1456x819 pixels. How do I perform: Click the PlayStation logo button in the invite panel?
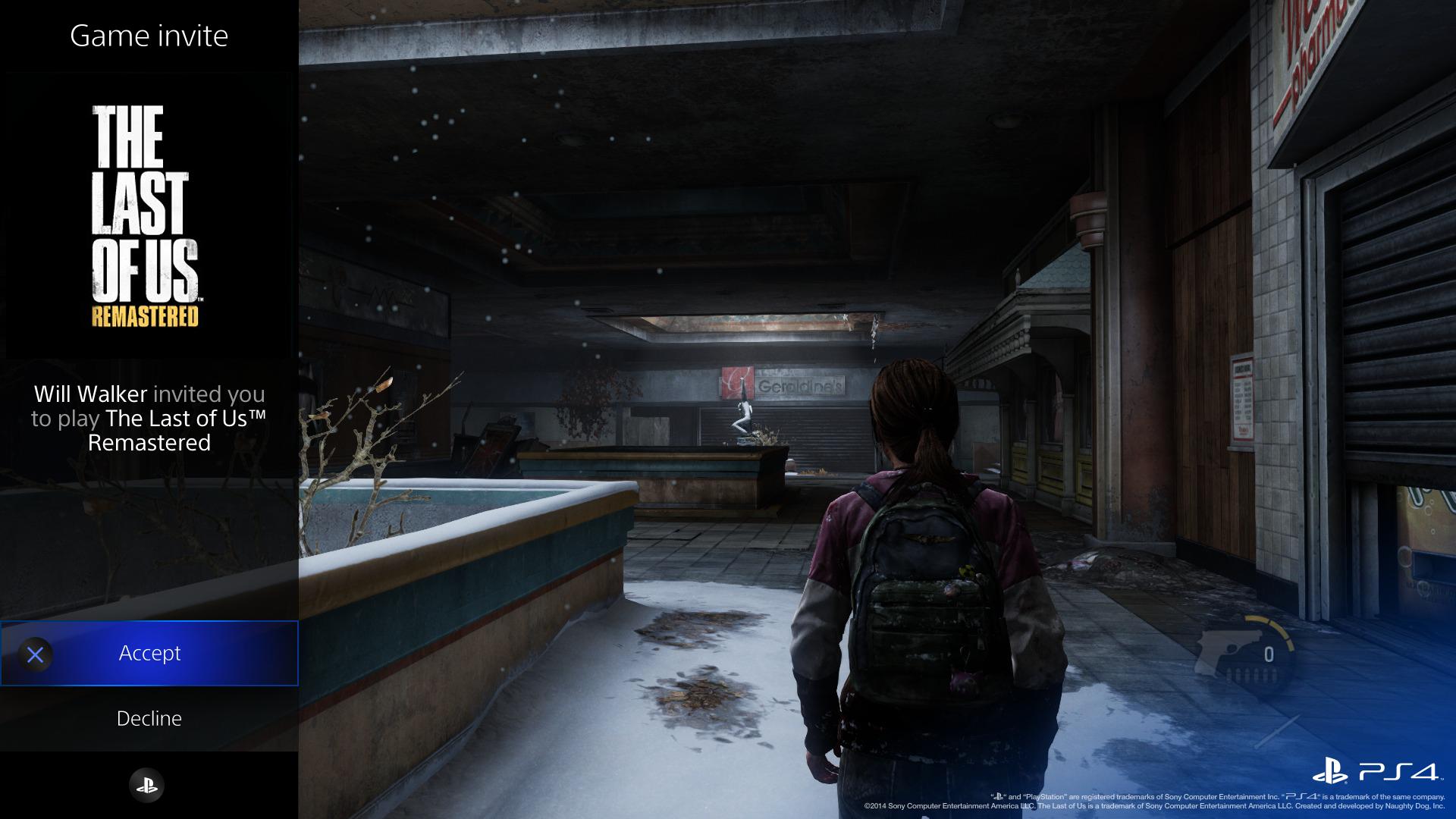click(x=147, y=786)
